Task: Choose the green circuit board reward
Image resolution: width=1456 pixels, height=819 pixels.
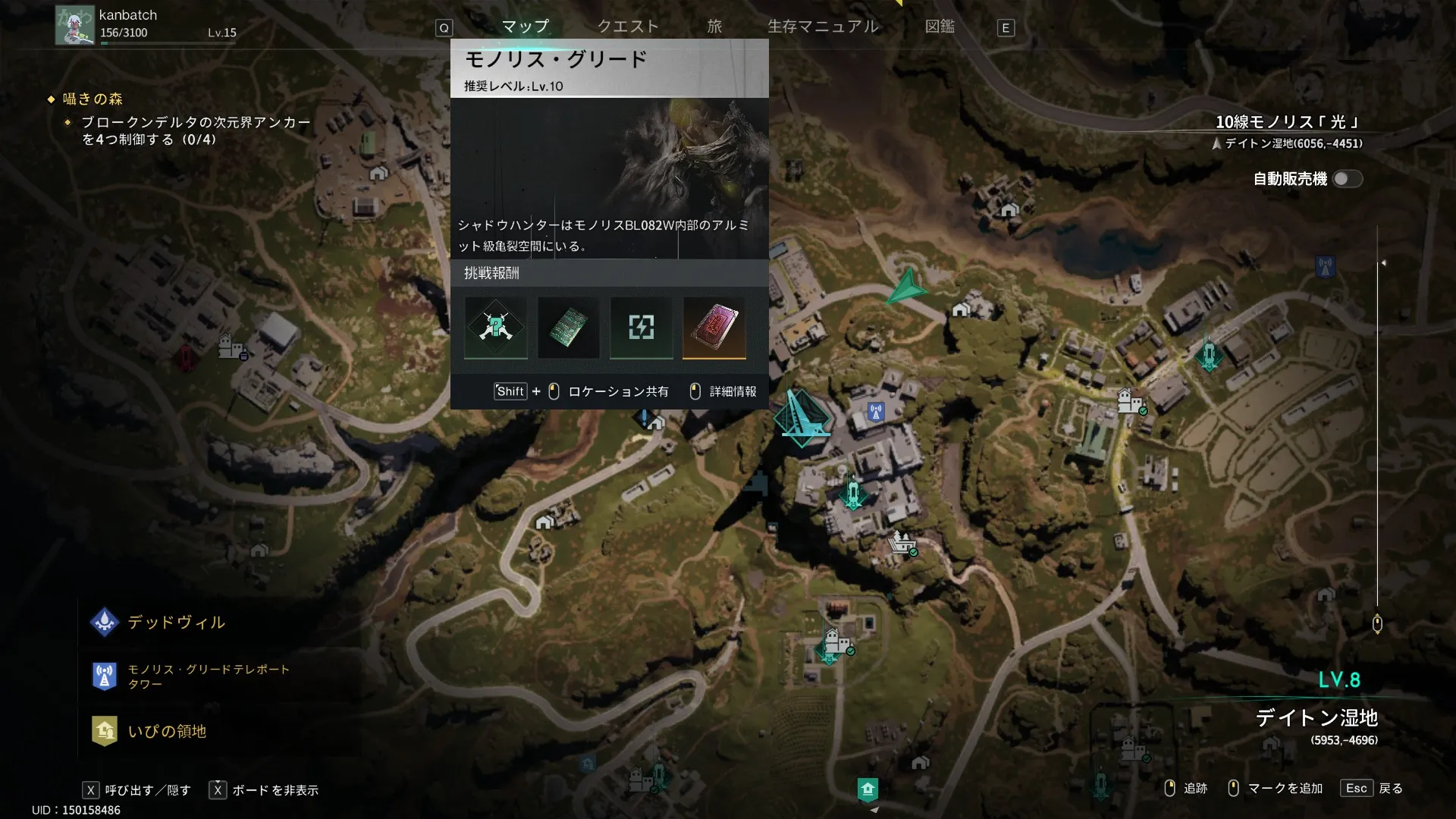Action: pos(568,327)
